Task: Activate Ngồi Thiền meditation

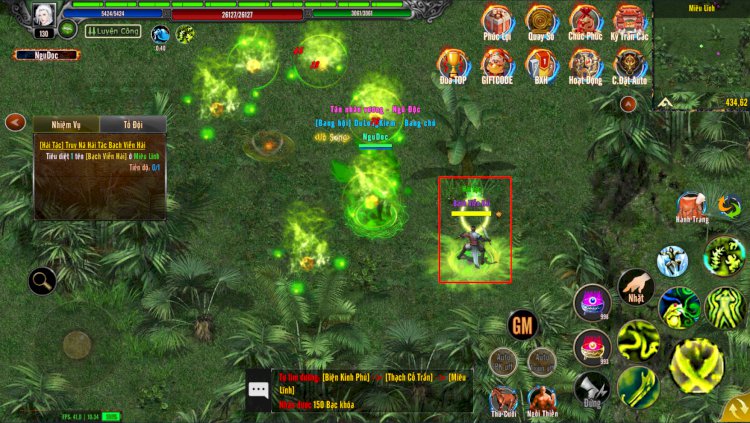Action: [542, 400]
